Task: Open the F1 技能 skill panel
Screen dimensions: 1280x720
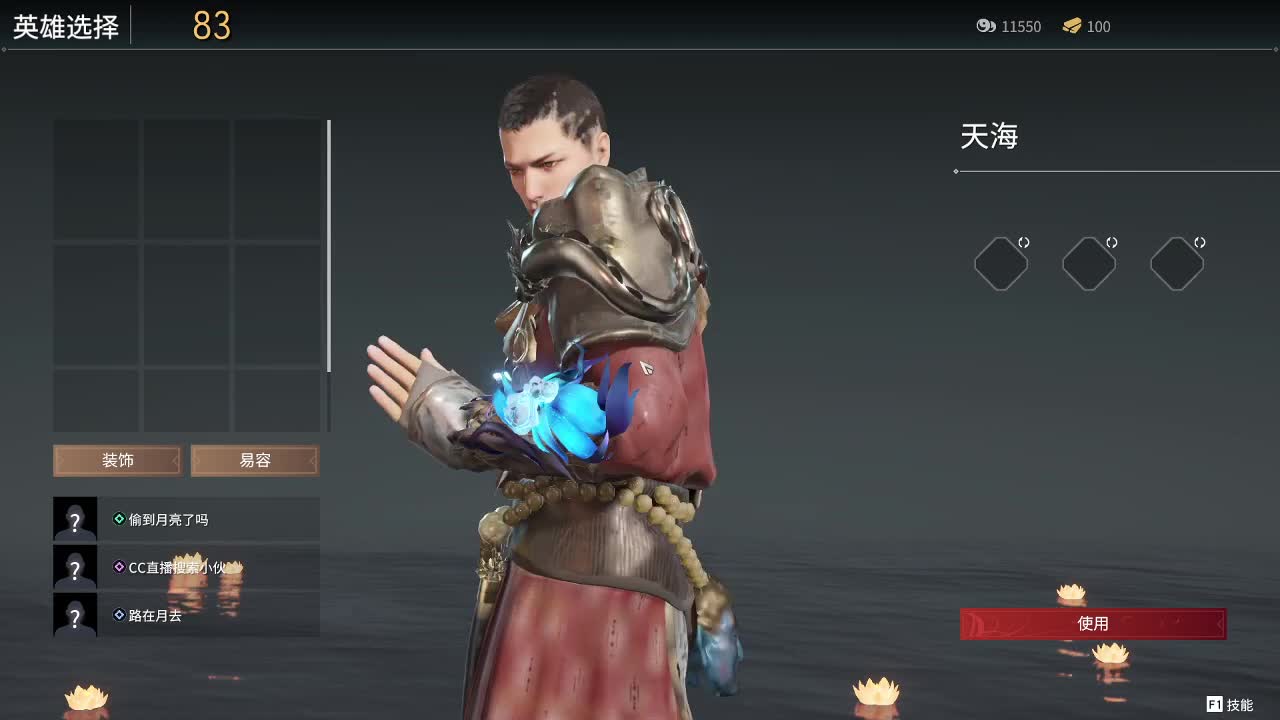Action: point(1229,705)
